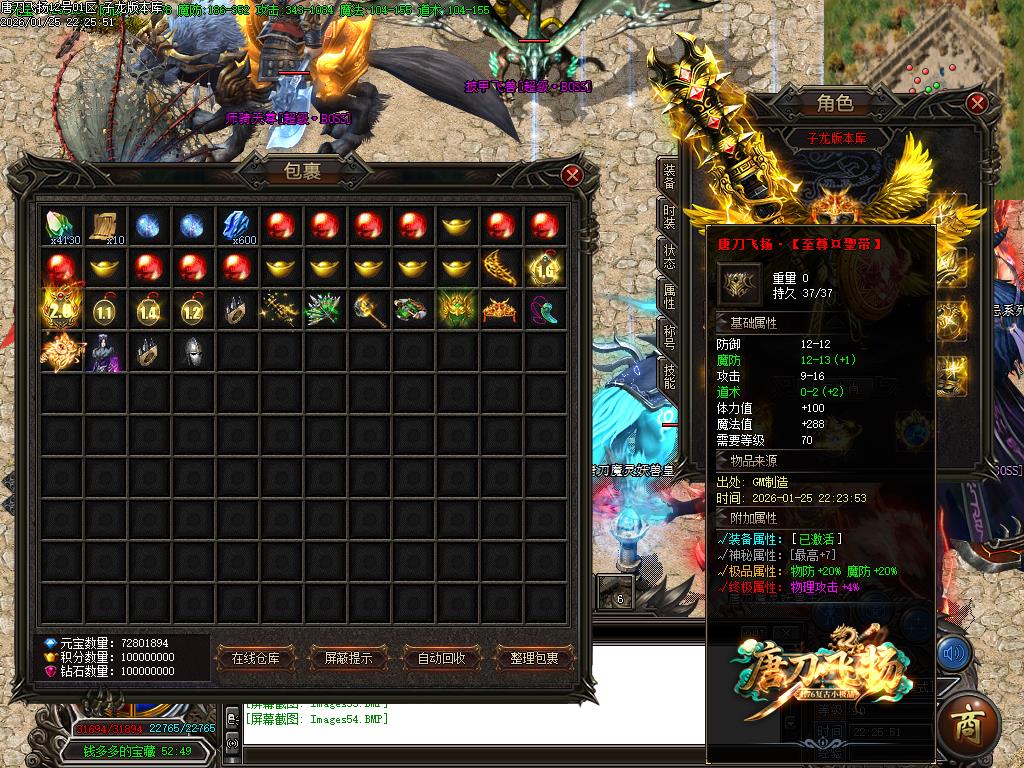Close the 角色 character panel
Image resolution: width=1024 pixels, height=768 pixels.
pyautogui.click(x=977, y=103)
